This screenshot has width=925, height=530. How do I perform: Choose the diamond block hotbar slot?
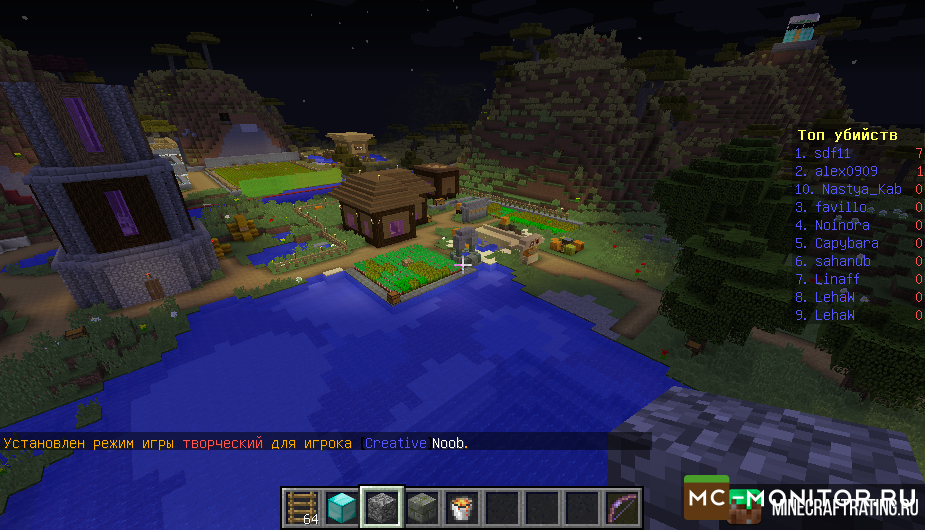(x=341, y=508)
